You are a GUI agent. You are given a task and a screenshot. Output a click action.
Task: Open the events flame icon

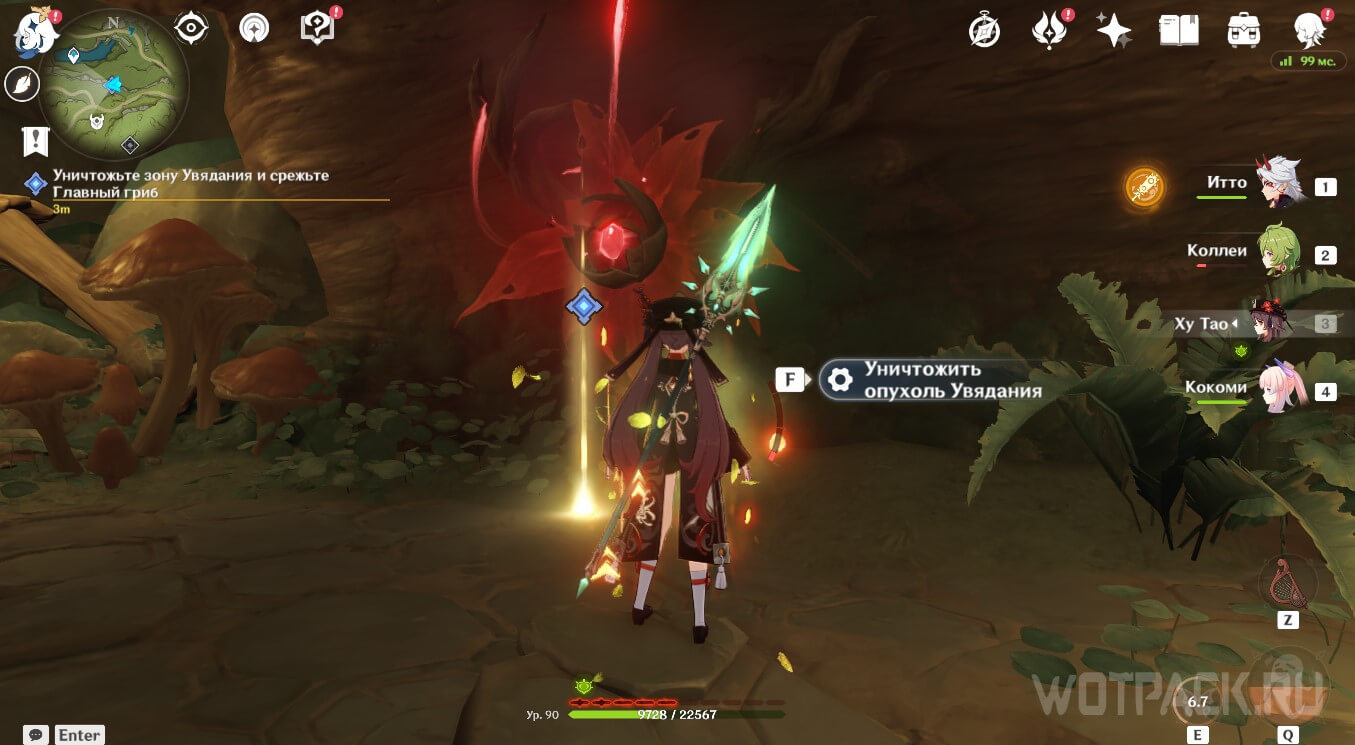[1048, 31]
